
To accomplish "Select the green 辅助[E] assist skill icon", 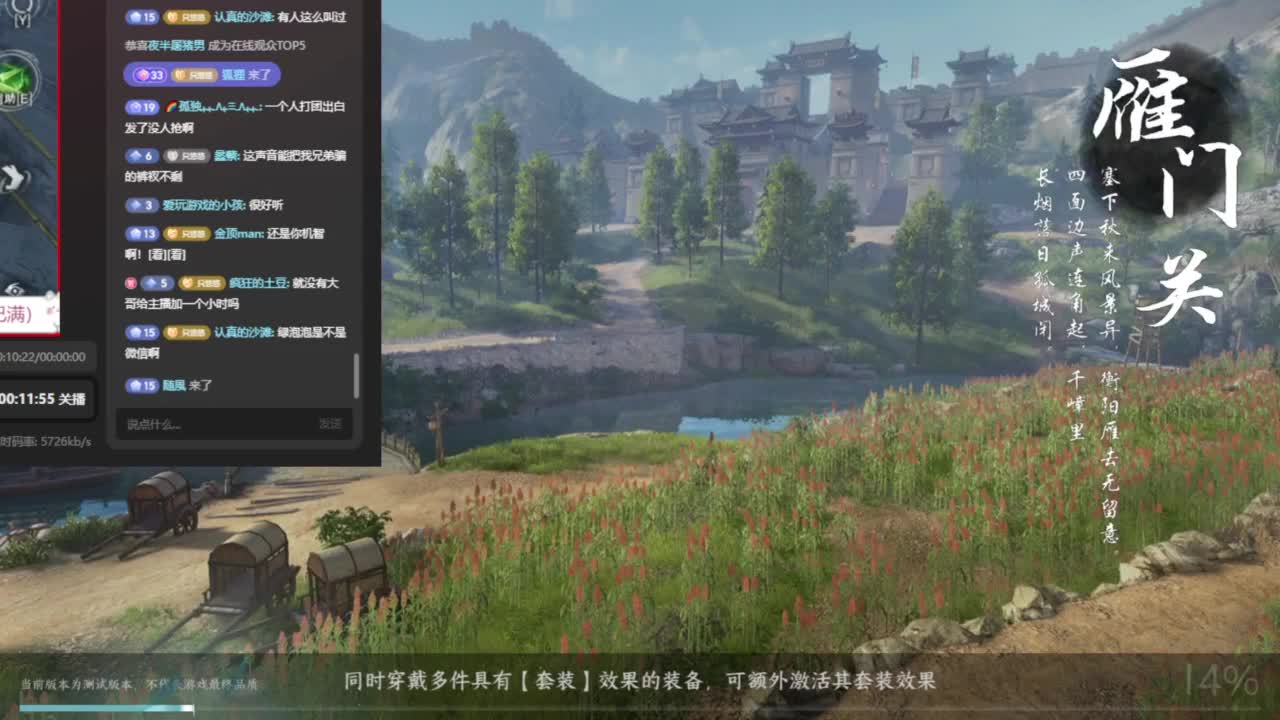I will point(14,76).
